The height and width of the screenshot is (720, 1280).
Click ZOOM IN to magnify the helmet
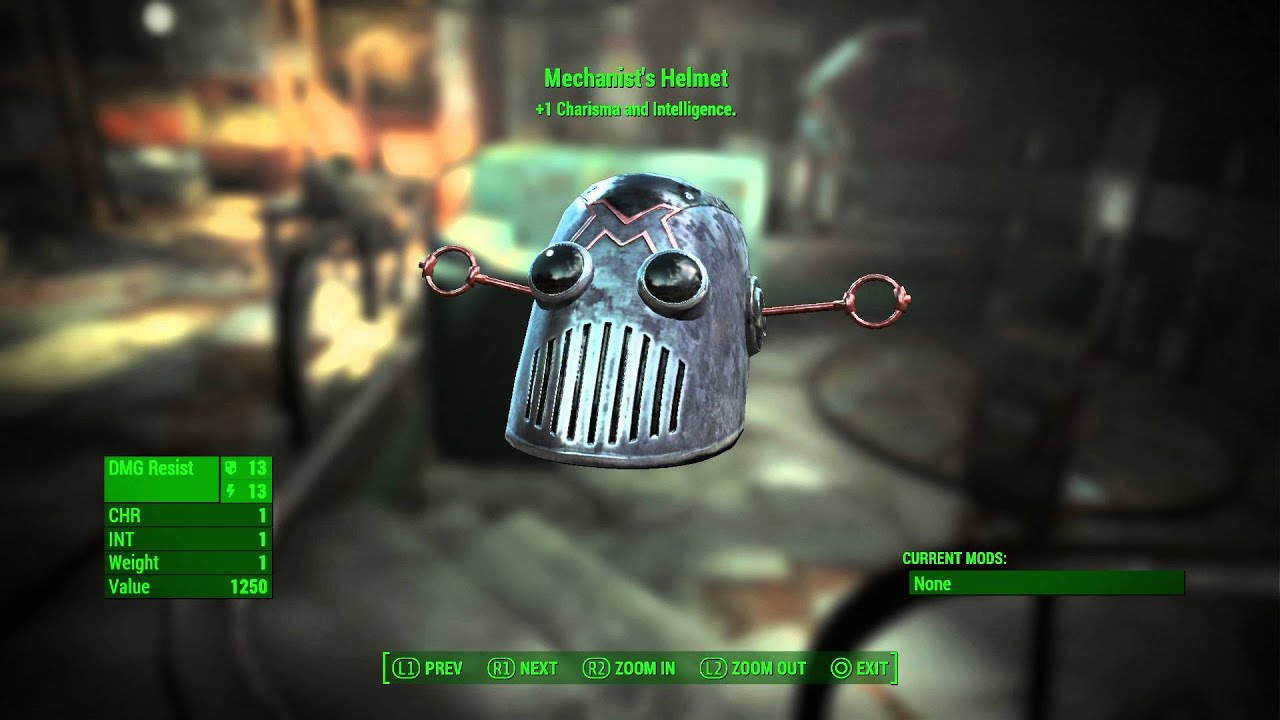coord(647,667)
